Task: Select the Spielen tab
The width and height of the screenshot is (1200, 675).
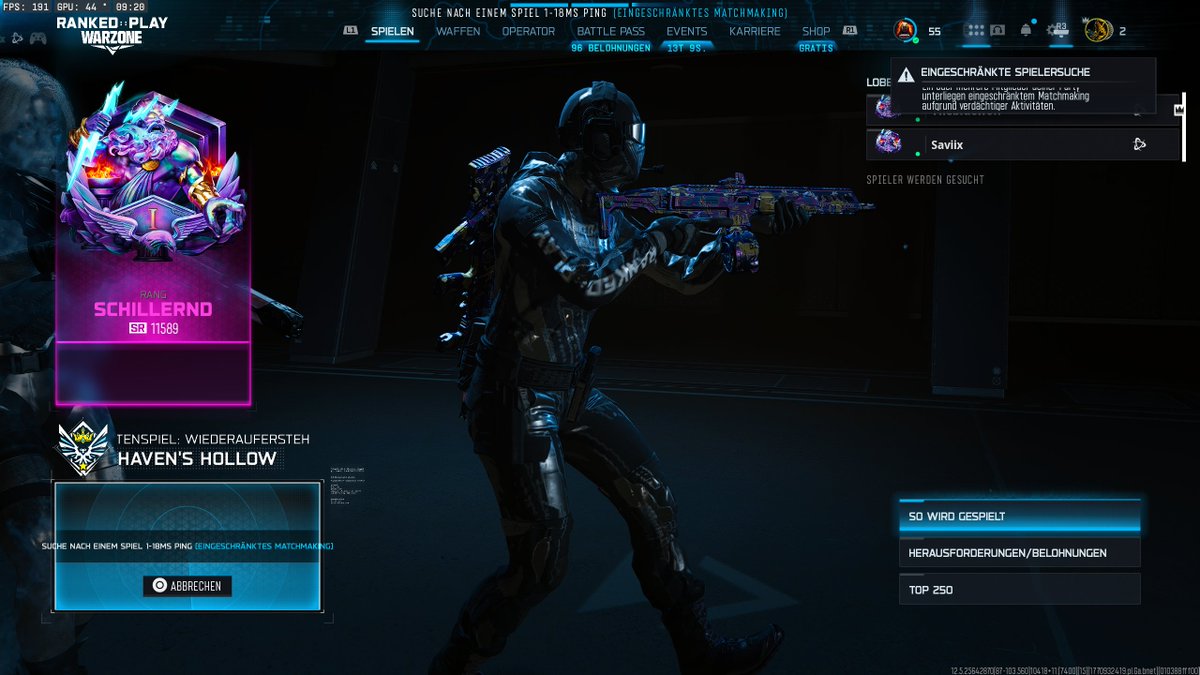Action: [392, 31]
